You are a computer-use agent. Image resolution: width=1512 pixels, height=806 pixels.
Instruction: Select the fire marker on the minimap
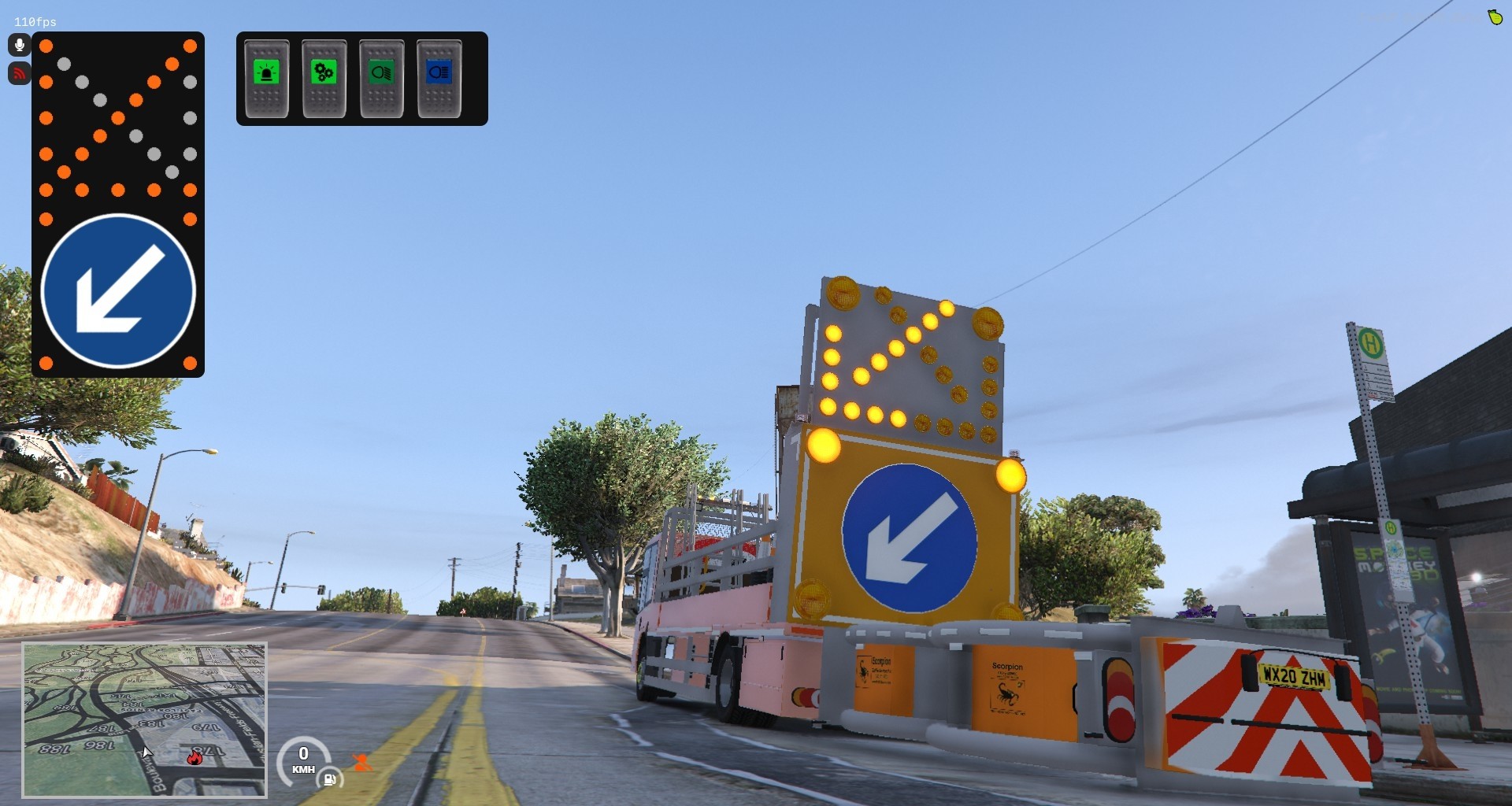(x=195, y=757)
